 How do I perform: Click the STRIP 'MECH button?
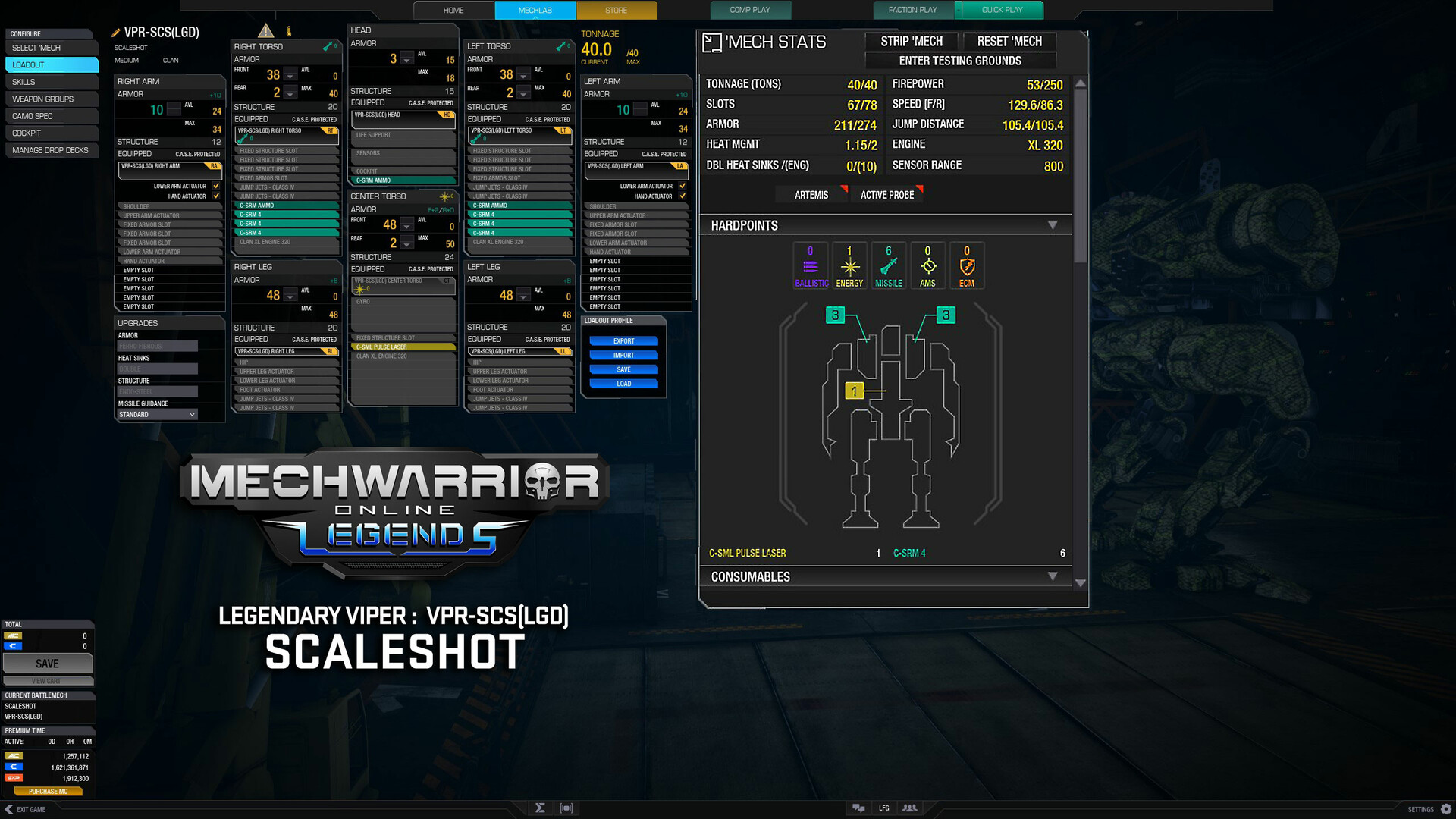tap(910, 42)
